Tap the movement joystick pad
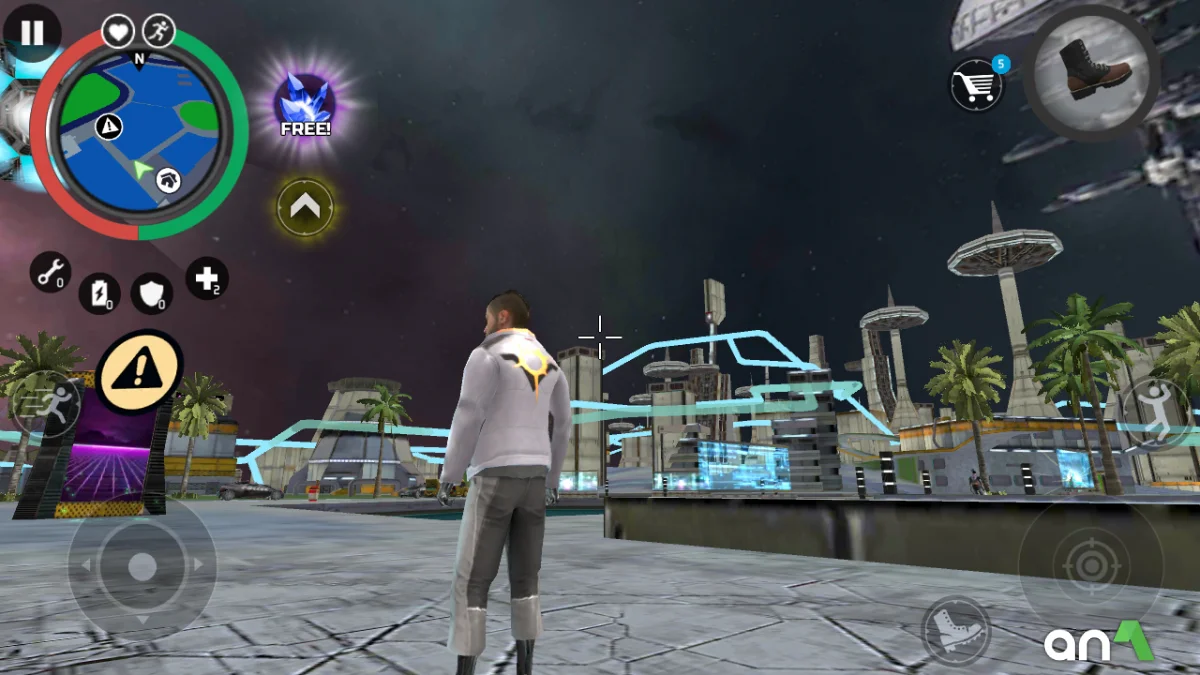Image resolution: width=1200 pixels, height=675 pixels. tap(142, 566)
